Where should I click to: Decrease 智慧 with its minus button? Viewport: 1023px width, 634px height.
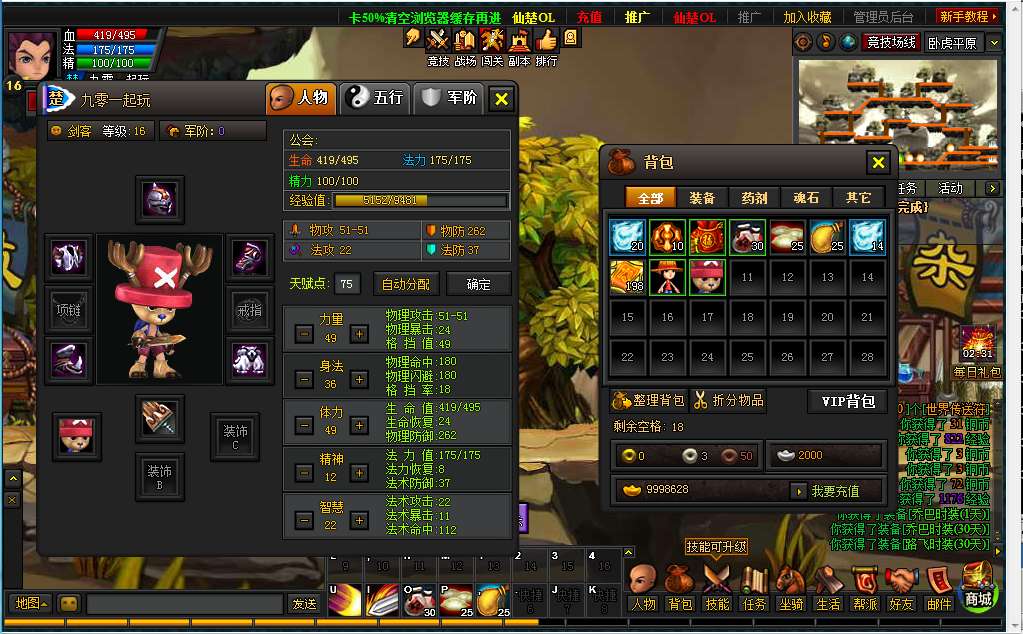pos(304,521)
